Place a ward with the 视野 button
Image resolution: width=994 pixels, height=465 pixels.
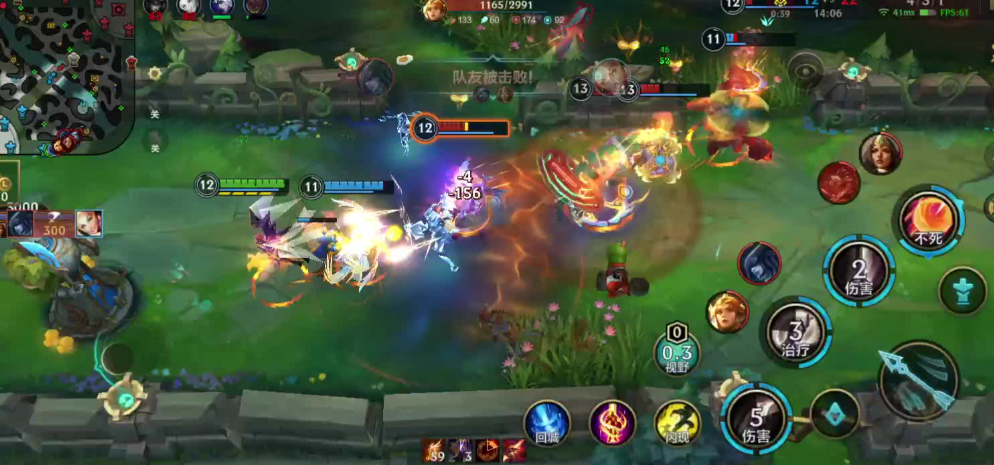(677, 351)
